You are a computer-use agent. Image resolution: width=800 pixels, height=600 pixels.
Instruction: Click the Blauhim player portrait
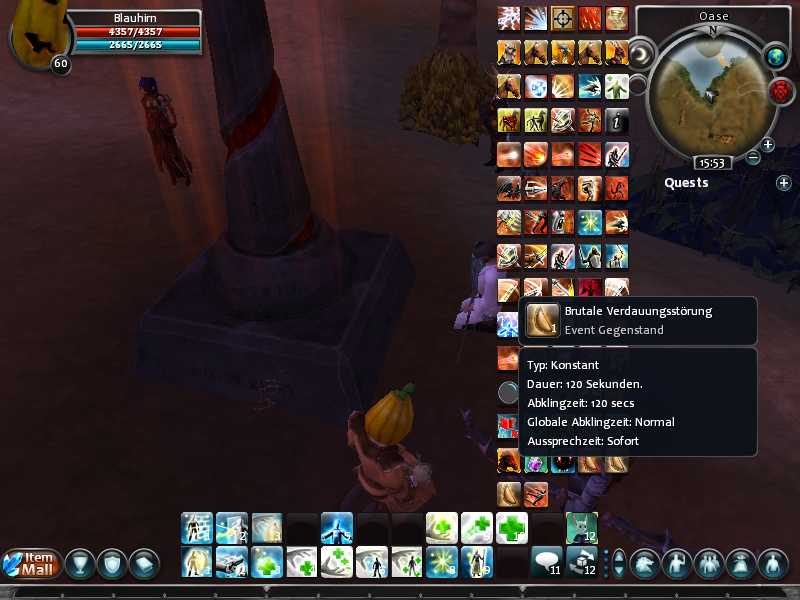tap(35, 37)
